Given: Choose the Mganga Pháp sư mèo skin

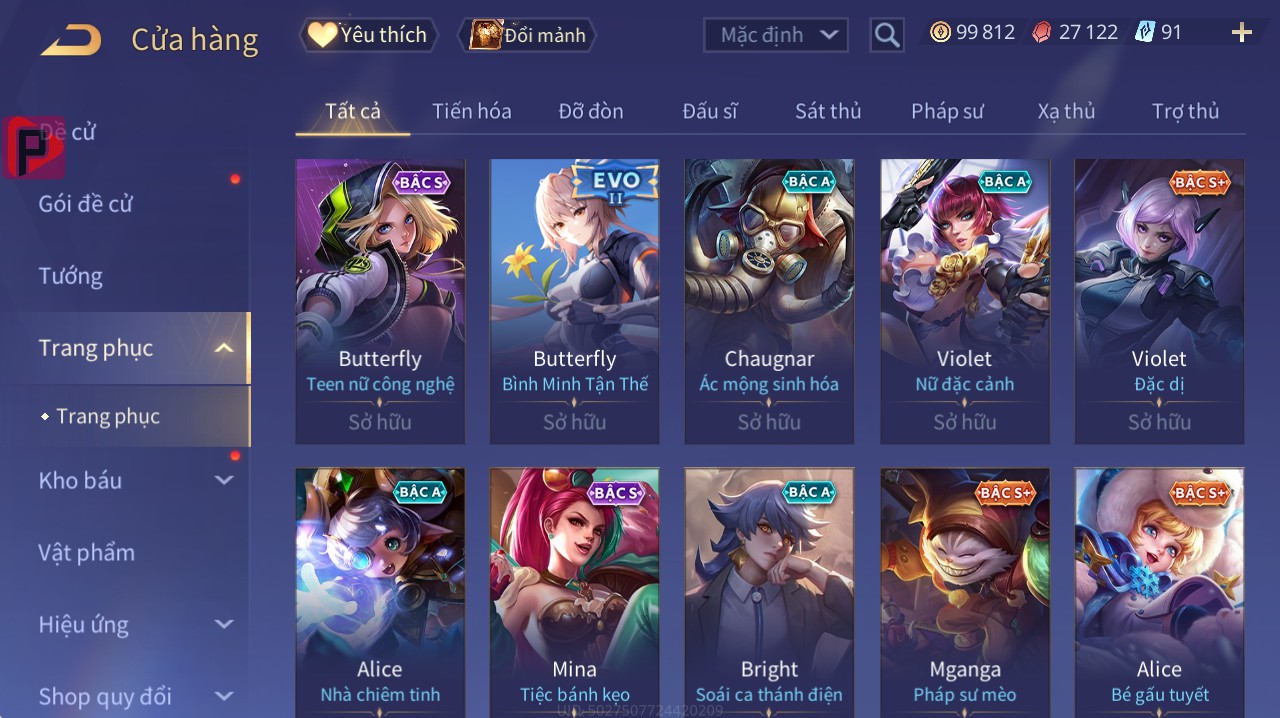Looking at the screenshot, I should point(964,590).
